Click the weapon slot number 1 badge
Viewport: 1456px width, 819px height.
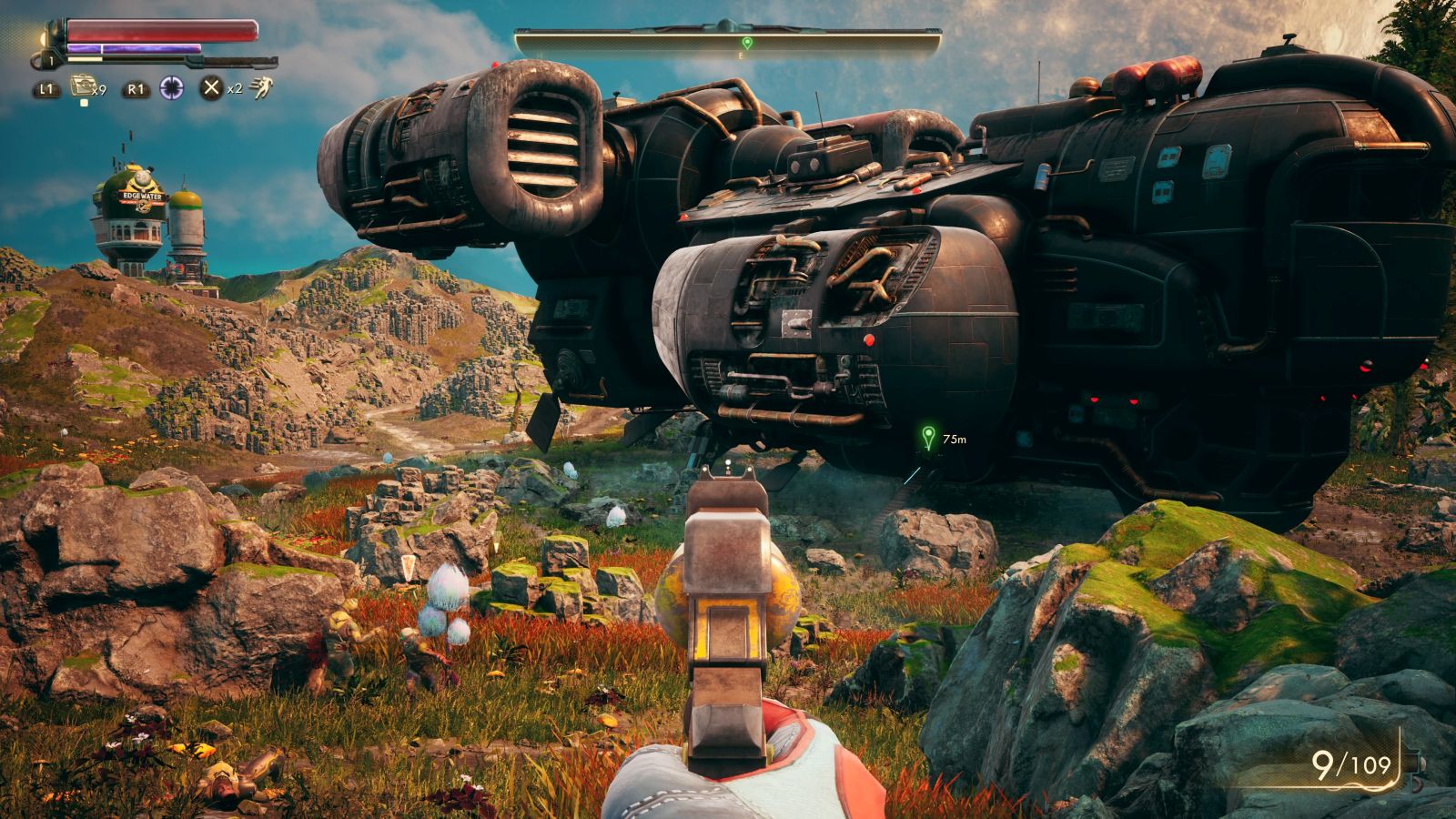pyautogui.click(x=50, y=60)
